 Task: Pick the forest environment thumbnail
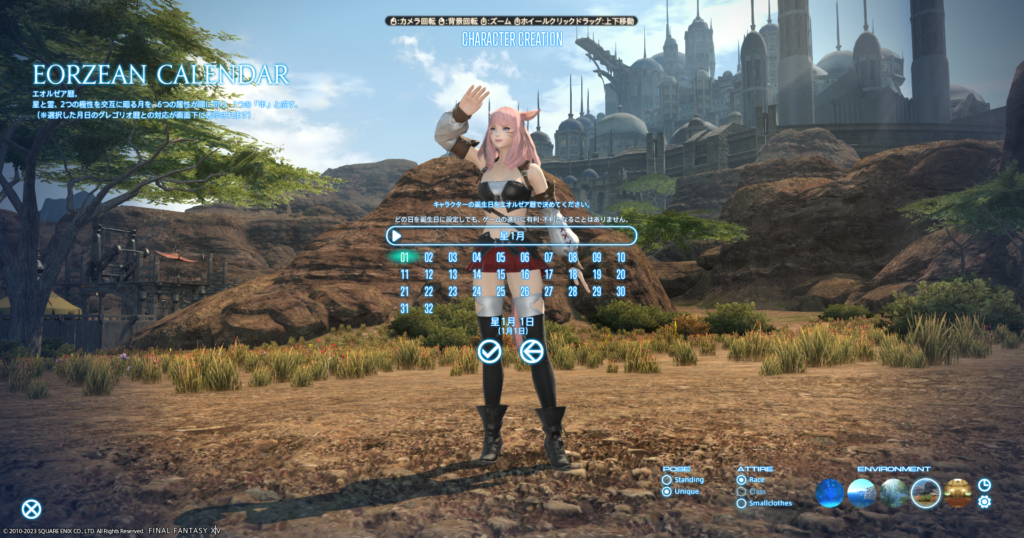coord(894,493)
